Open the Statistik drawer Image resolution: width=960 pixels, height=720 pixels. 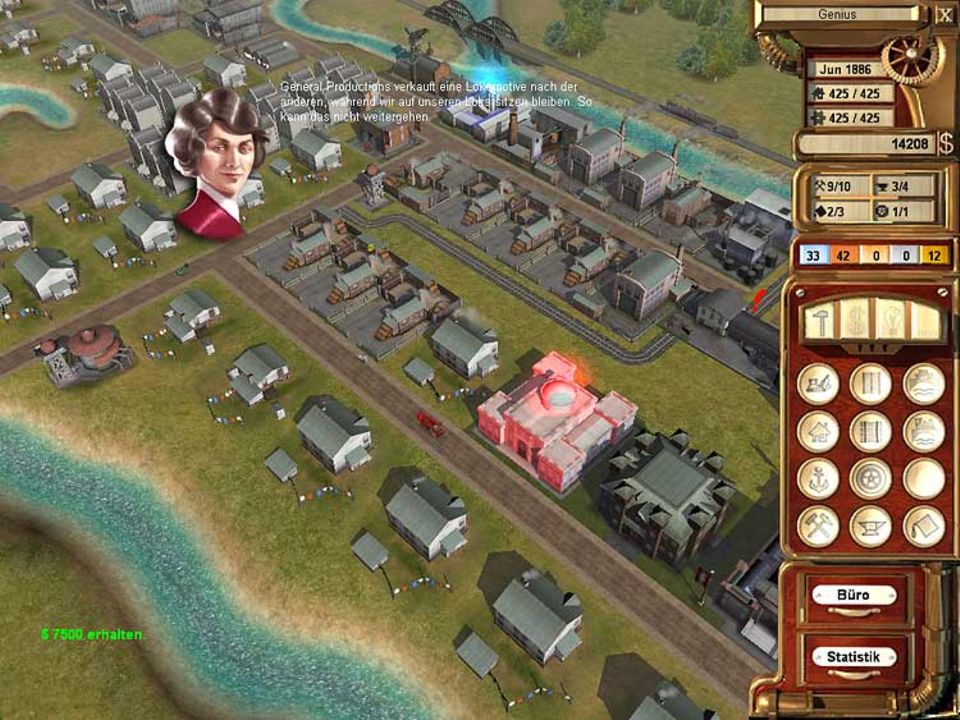pos(853,657)
